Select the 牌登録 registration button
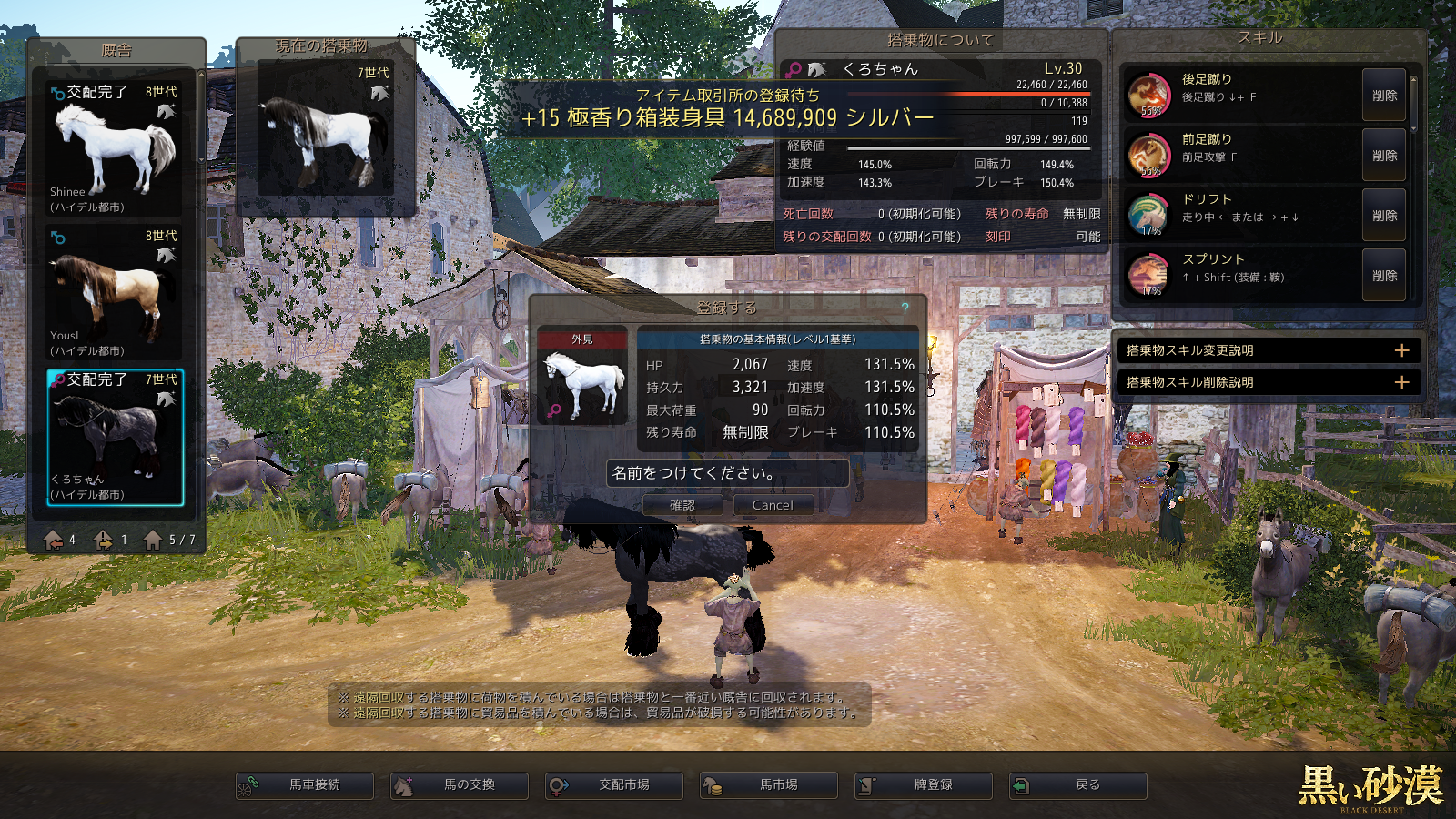The height and width of the screenshot is (819, 1456). 924,785
